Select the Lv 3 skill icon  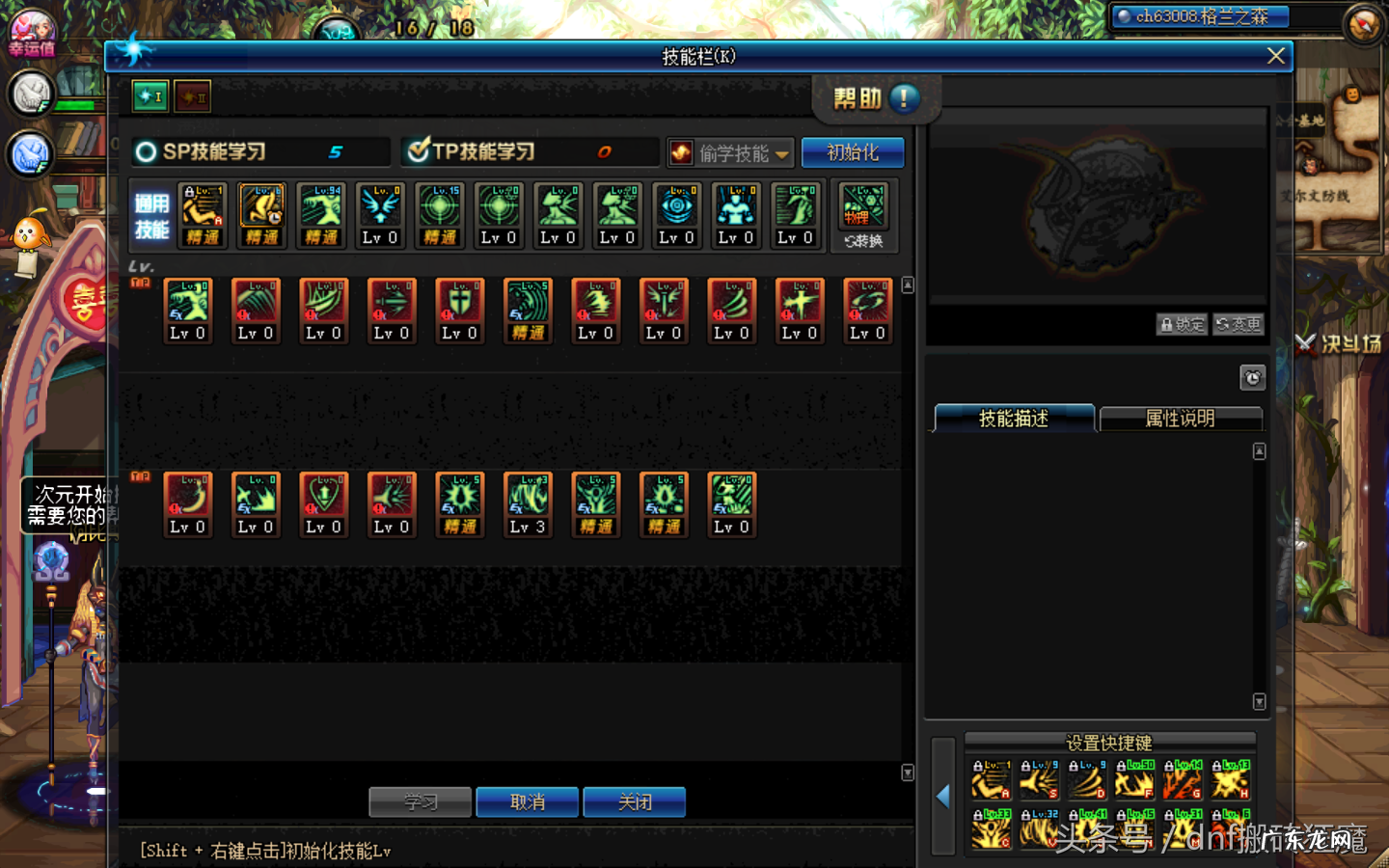528,503
